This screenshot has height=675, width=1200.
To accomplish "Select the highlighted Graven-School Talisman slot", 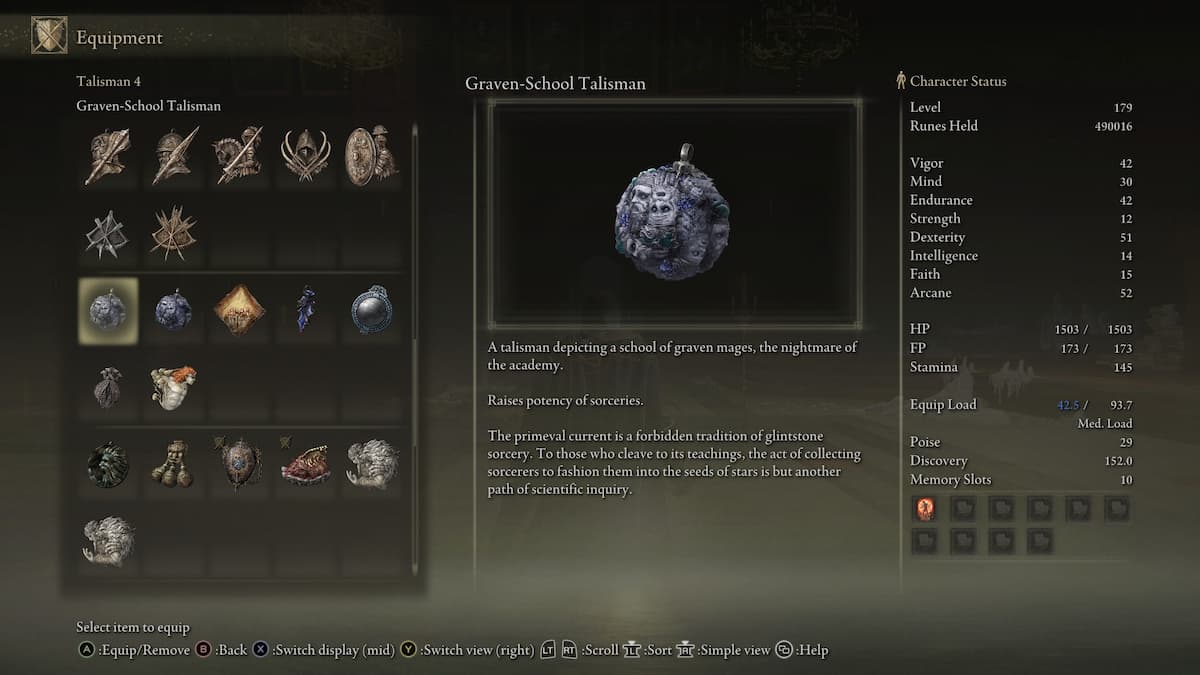I will tap(108, 311).
